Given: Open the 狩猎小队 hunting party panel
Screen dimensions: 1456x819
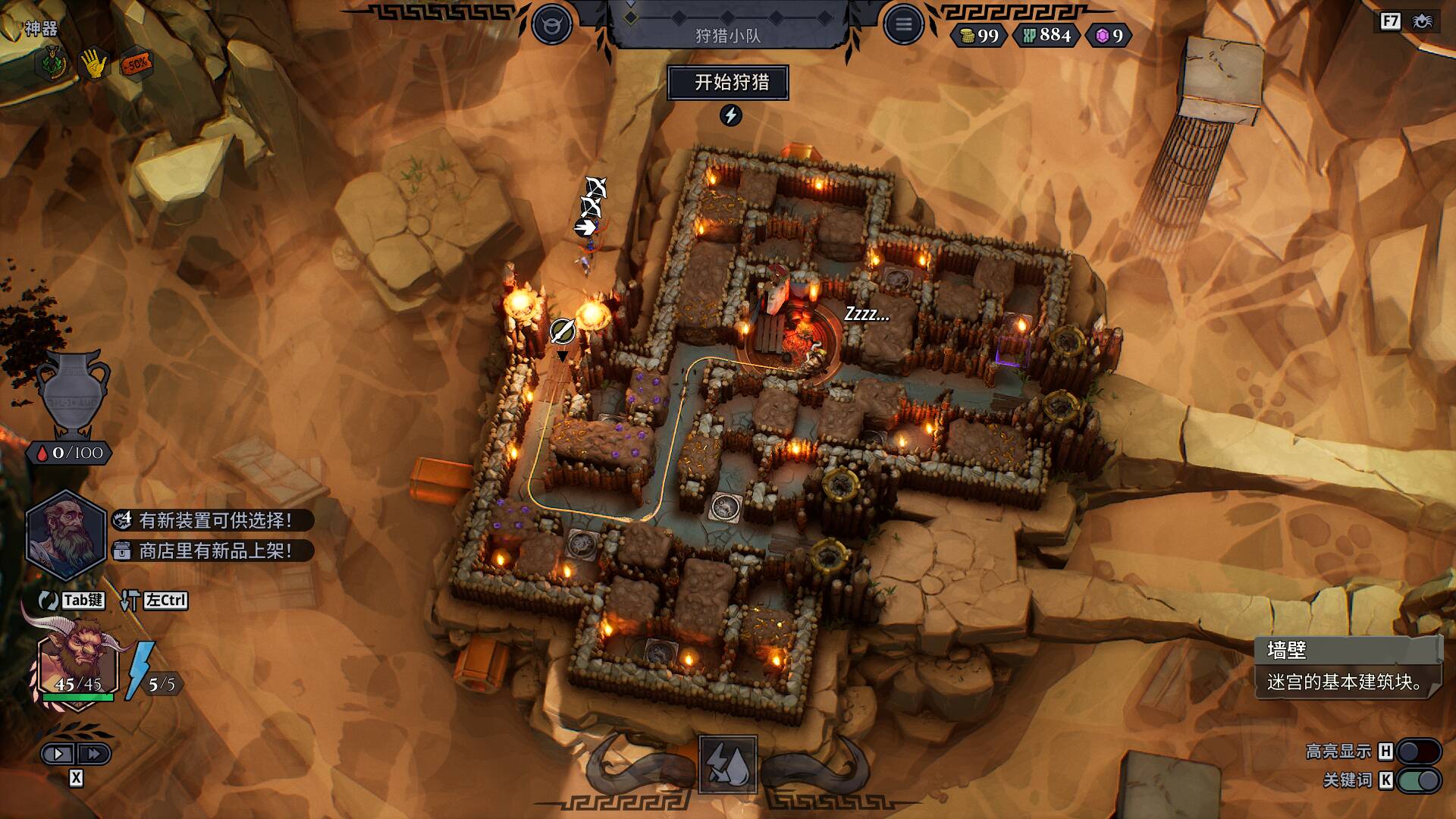Looking at the screenshot, I should (x=728, y=35).
